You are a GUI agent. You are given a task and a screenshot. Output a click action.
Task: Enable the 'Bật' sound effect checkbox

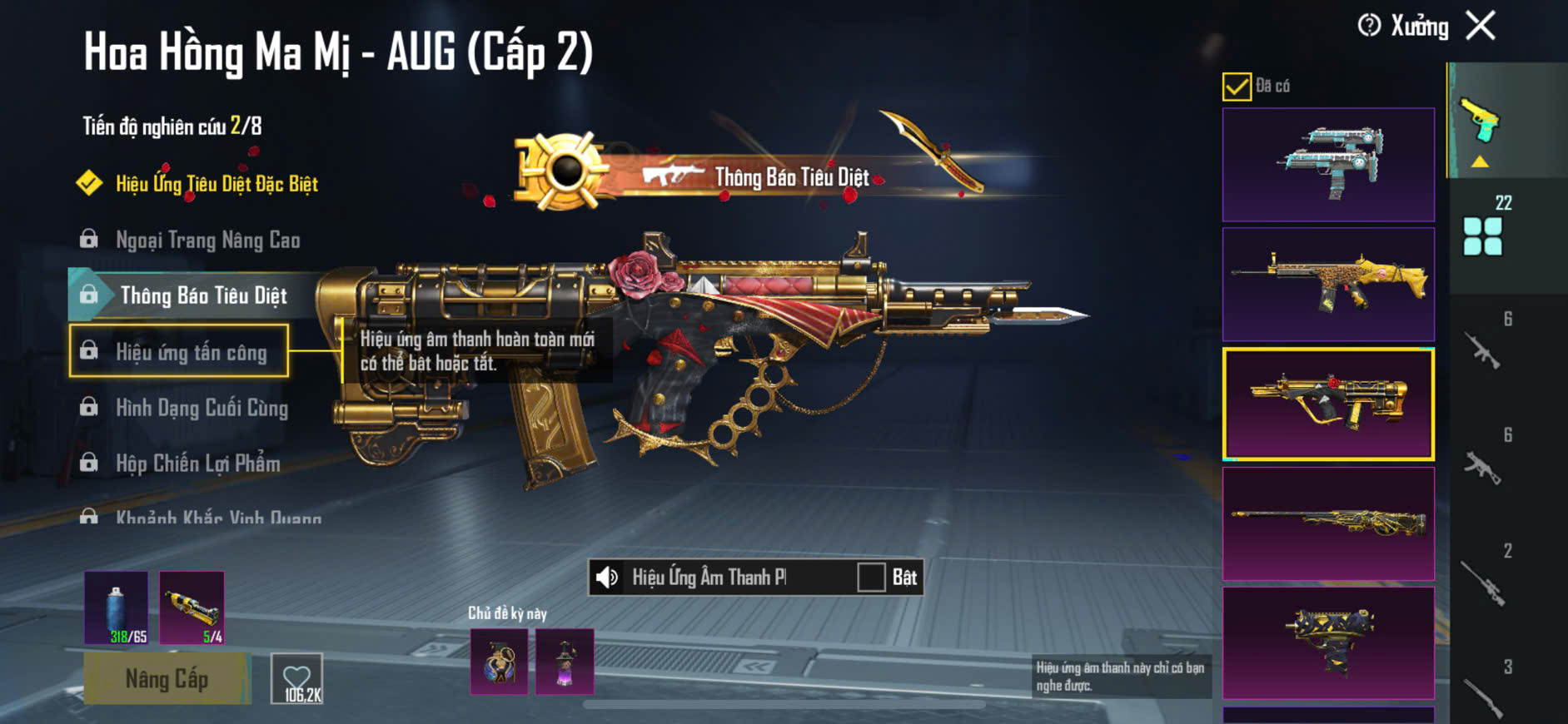click(x=871, y=577)
